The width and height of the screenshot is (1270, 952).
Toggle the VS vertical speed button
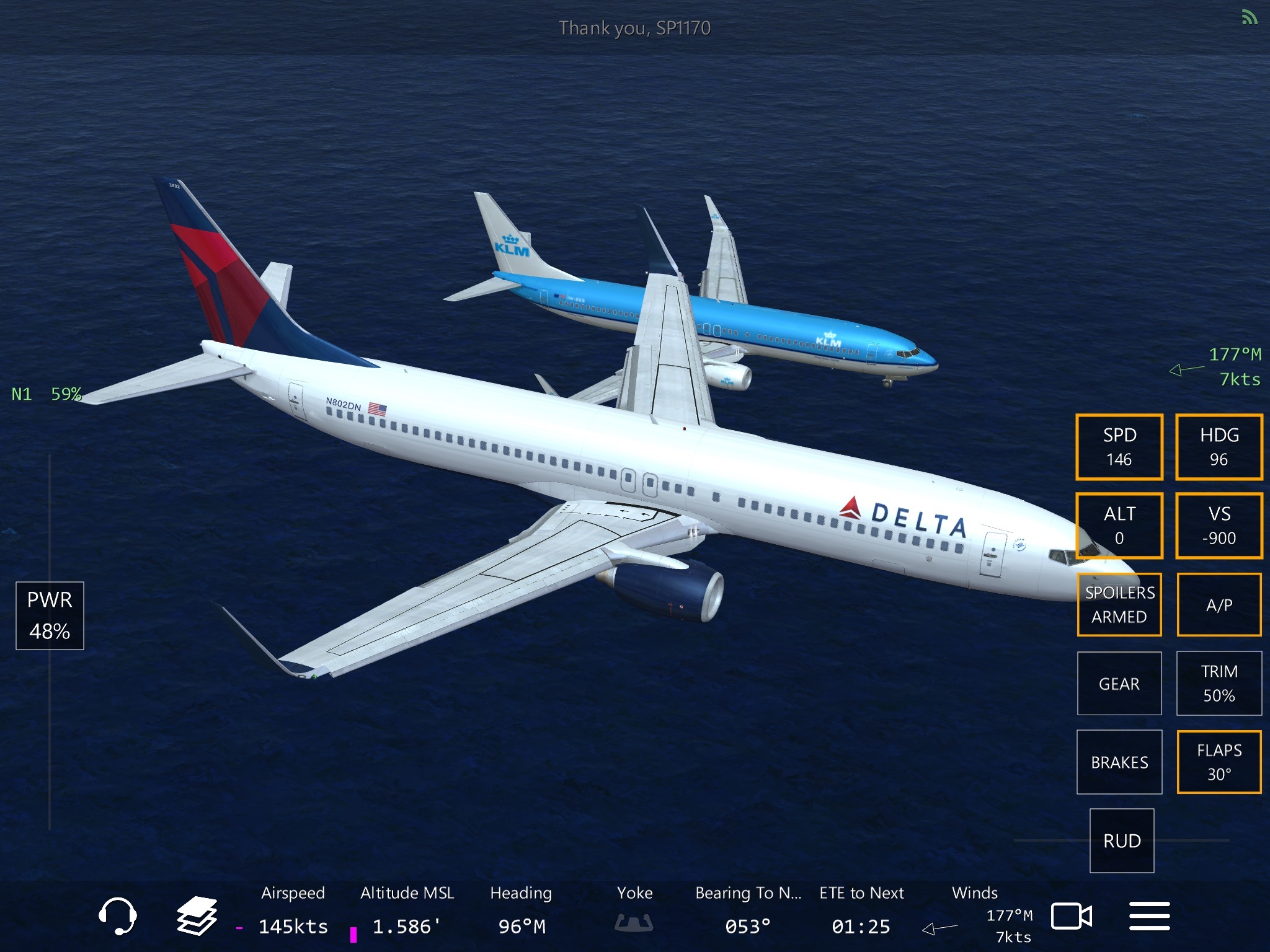[x=1219, y=526]
